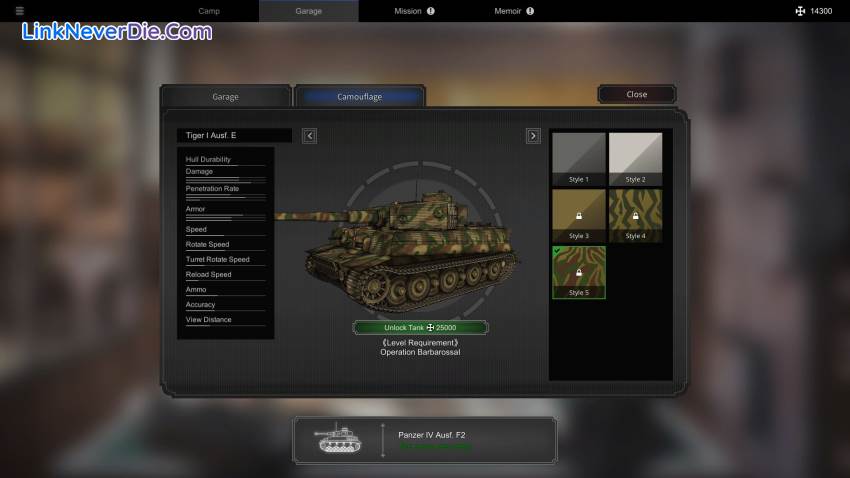Image resolution: width=850 pixels, height=478 pixels.
Task: Pick camouflage Style 5
Action: (579, 272)
